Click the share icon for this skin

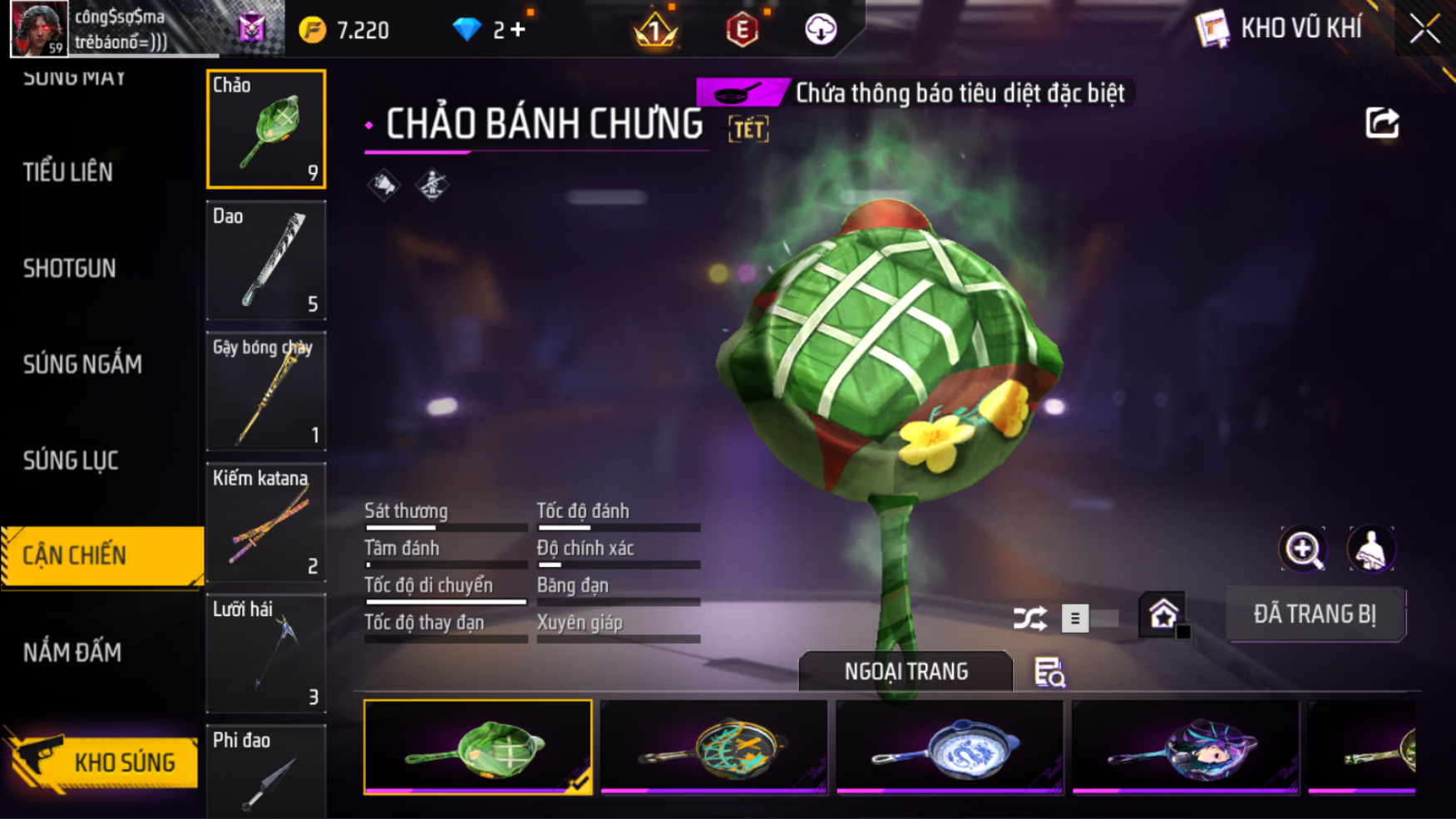click(x=1382, y=123)
